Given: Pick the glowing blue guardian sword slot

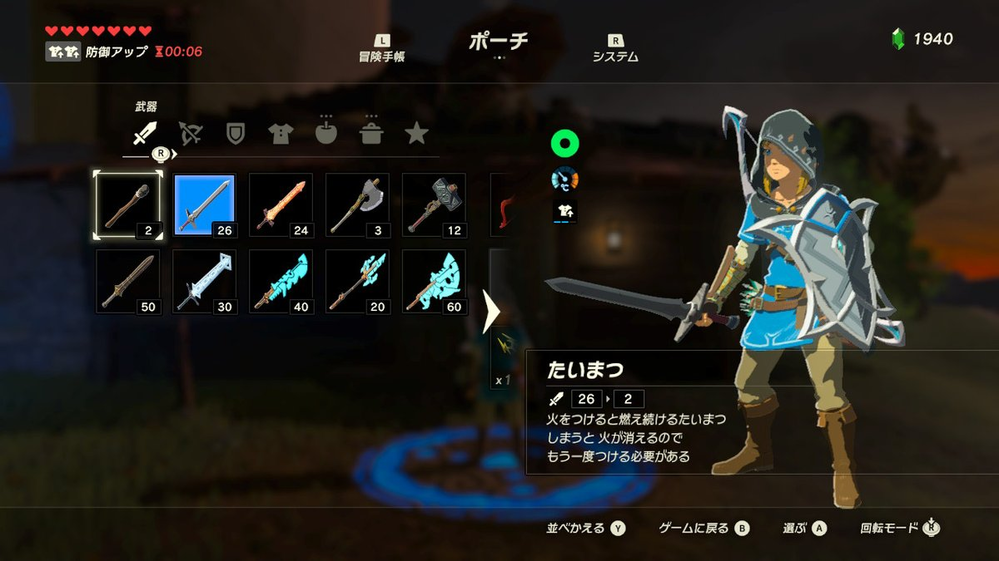Looking at the screenshot, I should (x=281, y=281).
